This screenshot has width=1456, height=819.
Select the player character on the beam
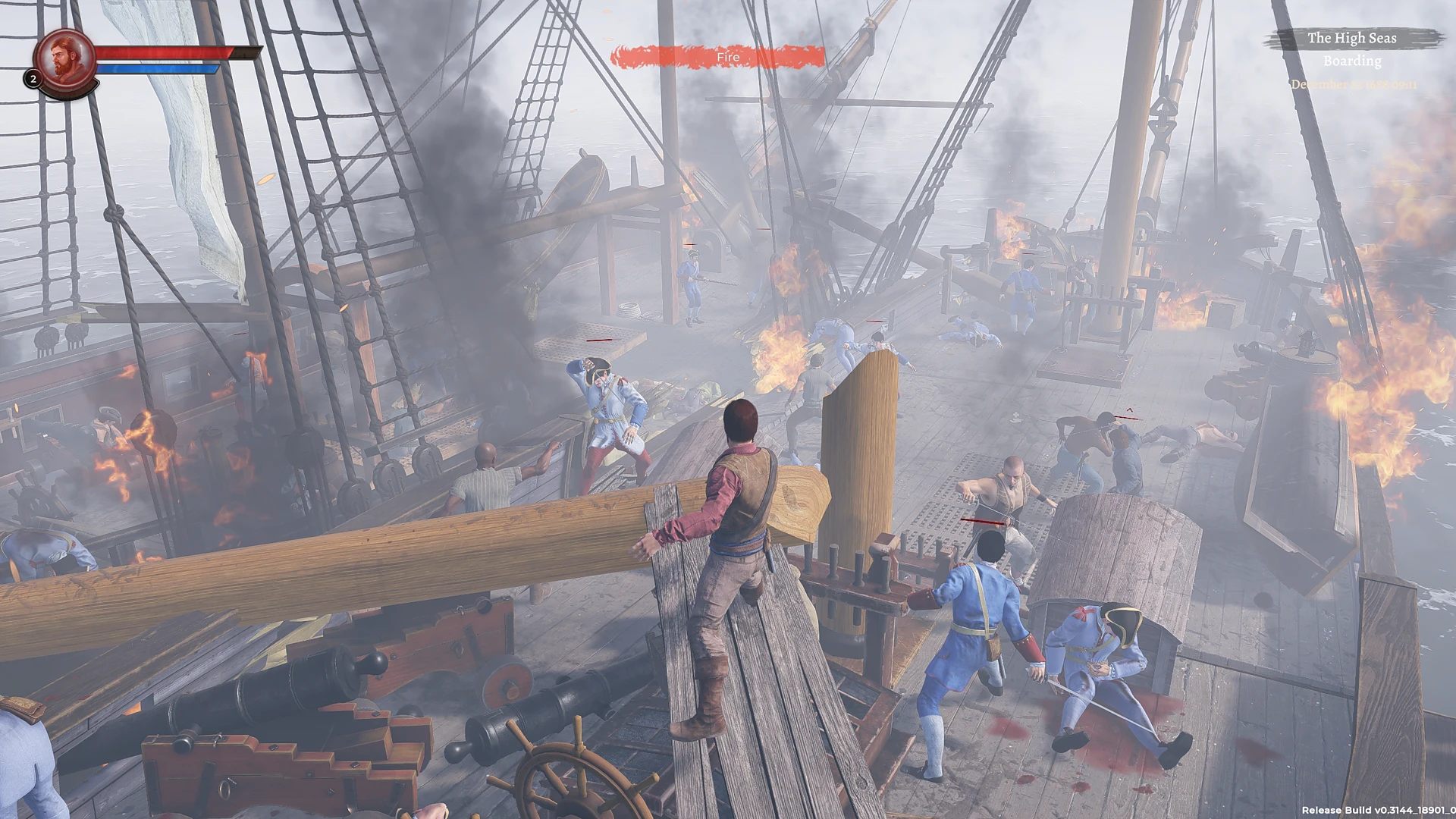click(x=732, y=531)
